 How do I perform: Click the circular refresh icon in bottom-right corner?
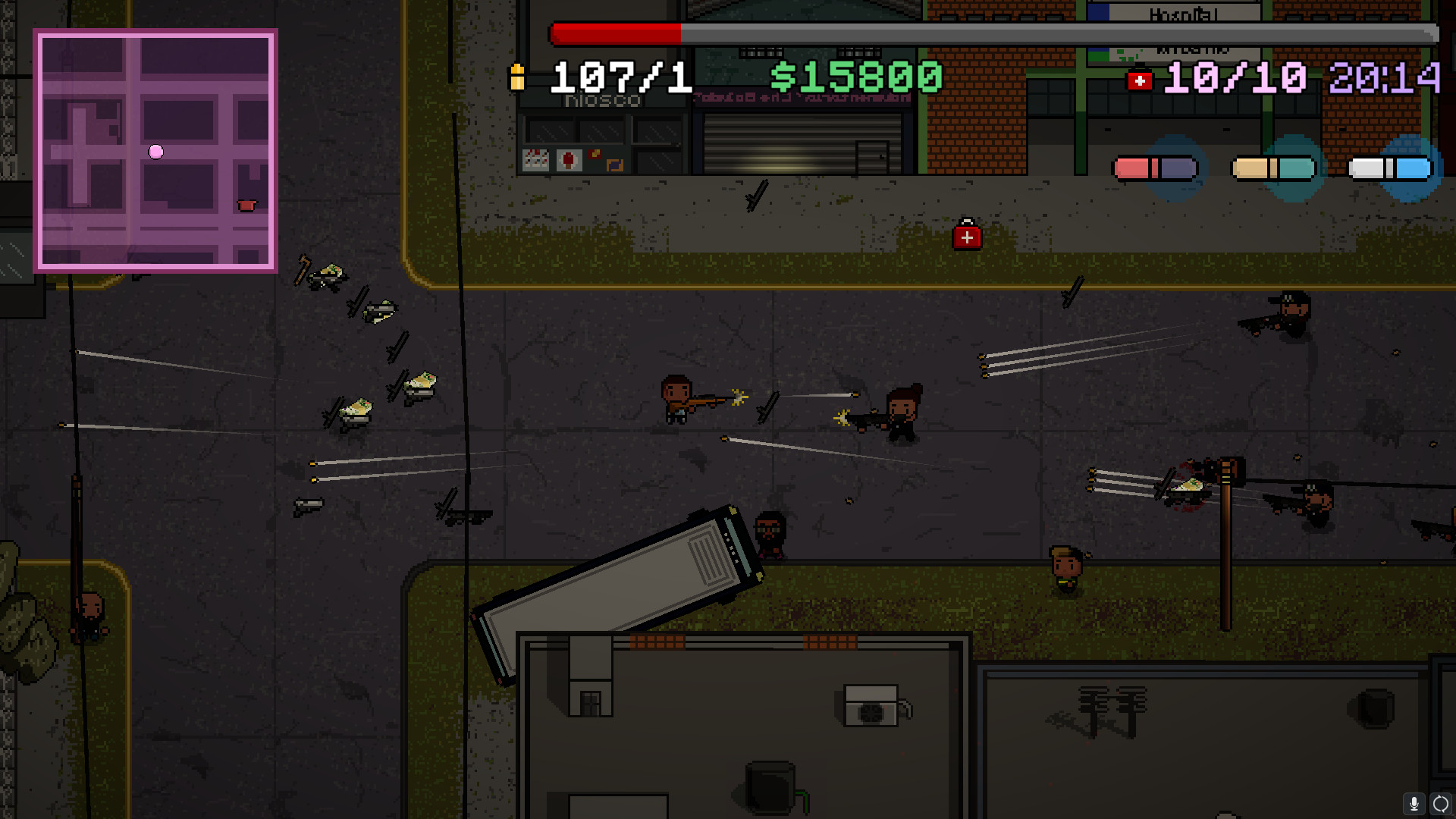[x=1440, y=802]
